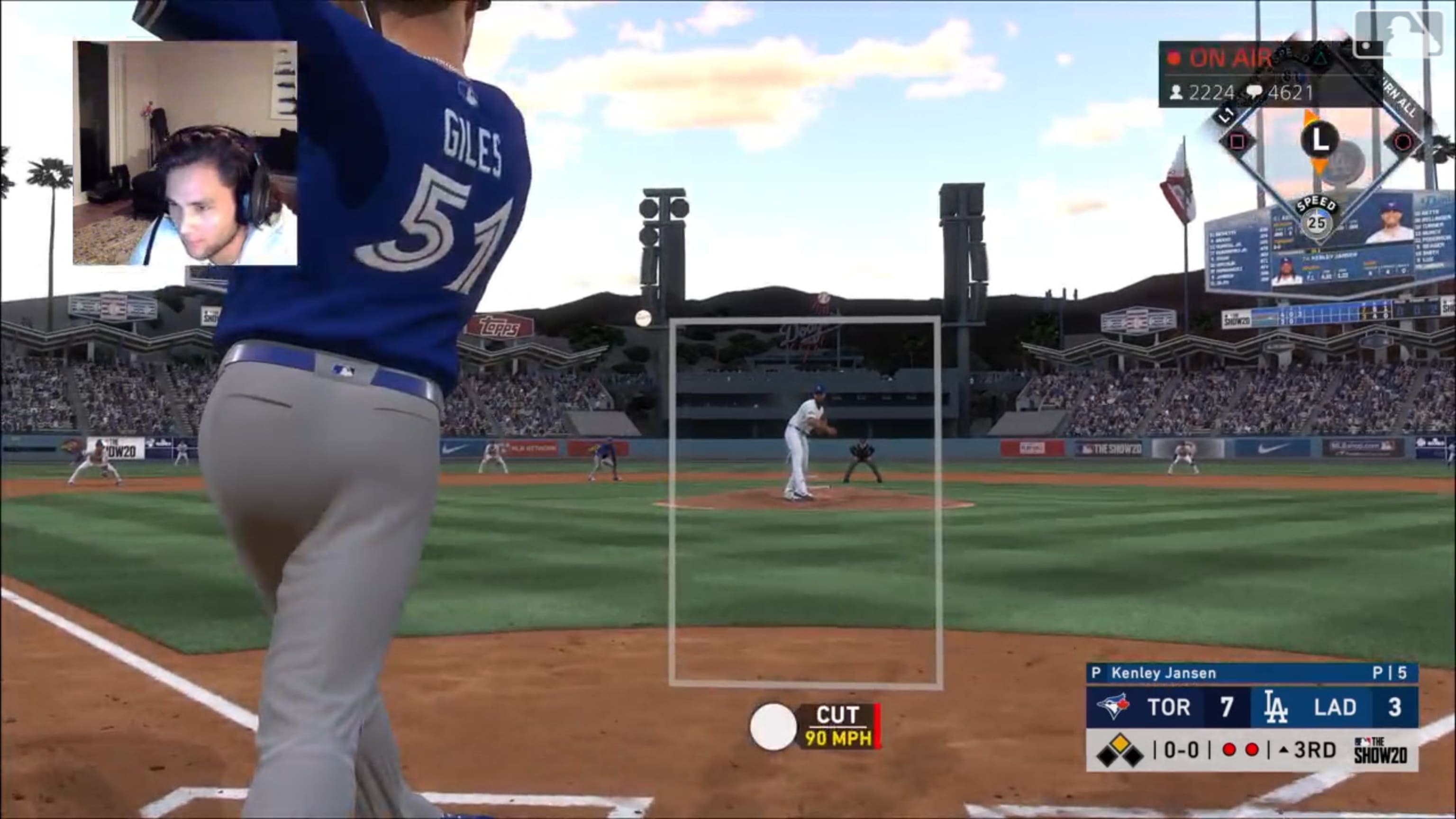This screenshot has width=1456, height=819.
Task: Click the Kenley Jansen pitcher name bar
Action: point(1163,674)
